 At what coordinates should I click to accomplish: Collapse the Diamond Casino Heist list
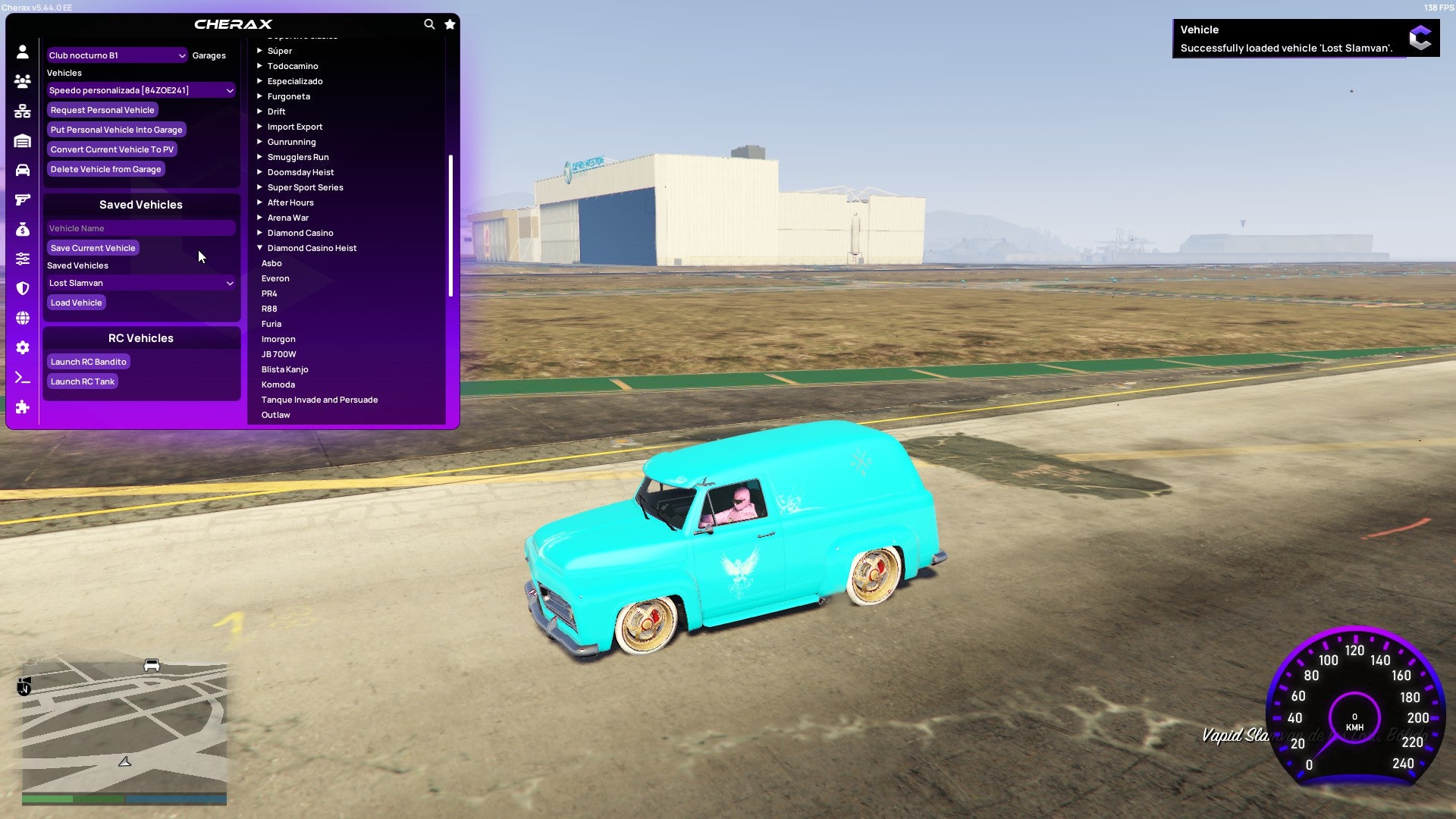[311, 247]
